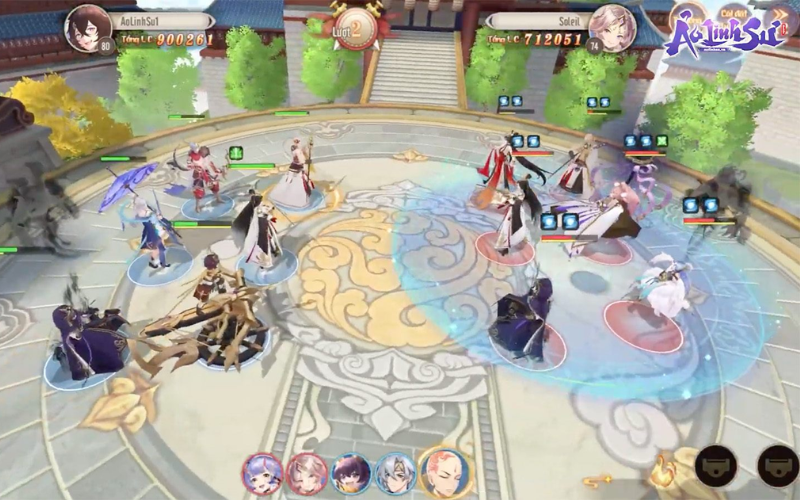
Task: Select the highlighted orange-haired hero portrait
Action: click(x=446, y=473)
